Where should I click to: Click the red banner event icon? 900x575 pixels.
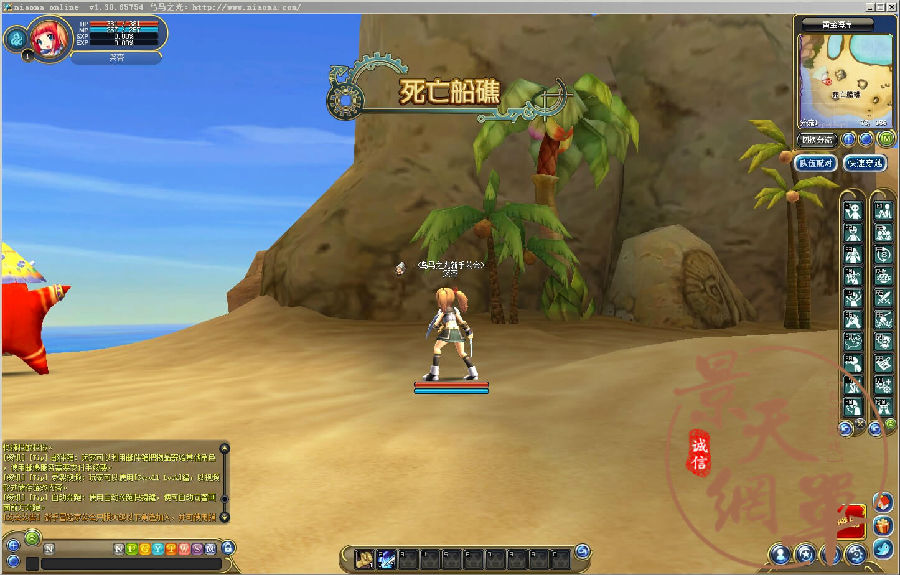851,517
